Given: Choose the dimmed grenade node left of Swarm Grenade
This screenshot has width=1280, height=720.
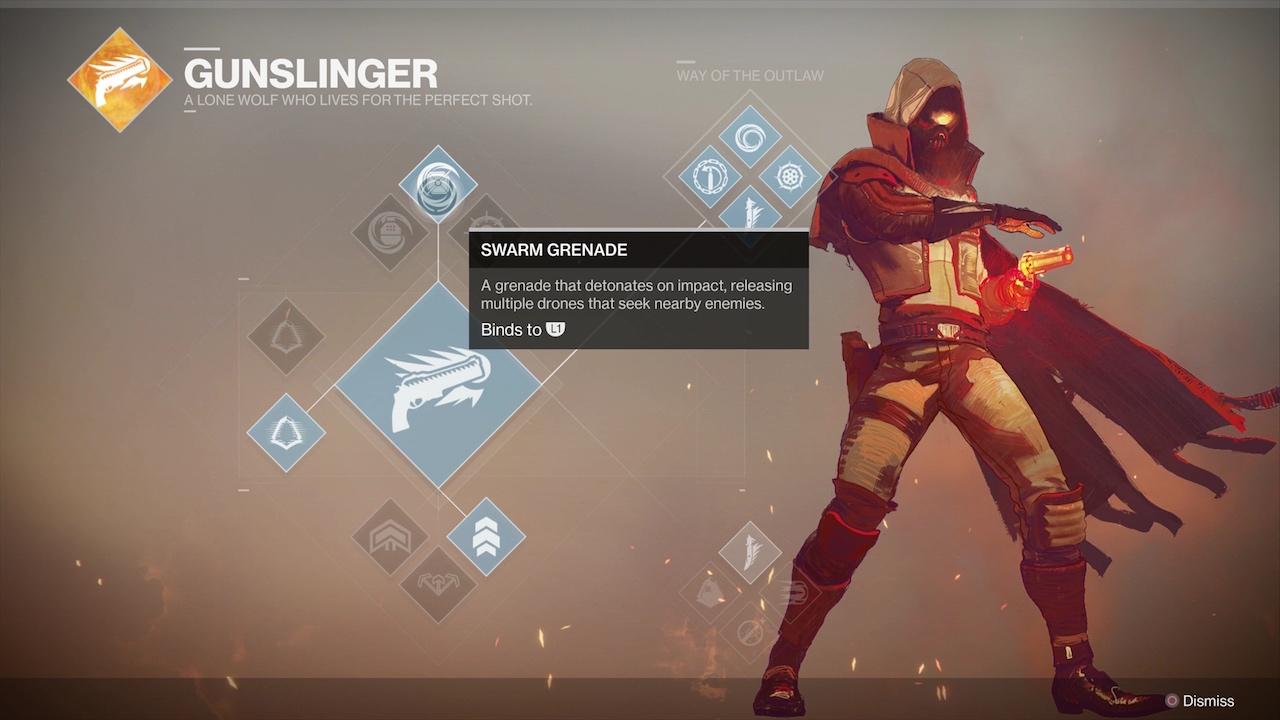Looking at the screenshot, I should [x=390, y=232].
